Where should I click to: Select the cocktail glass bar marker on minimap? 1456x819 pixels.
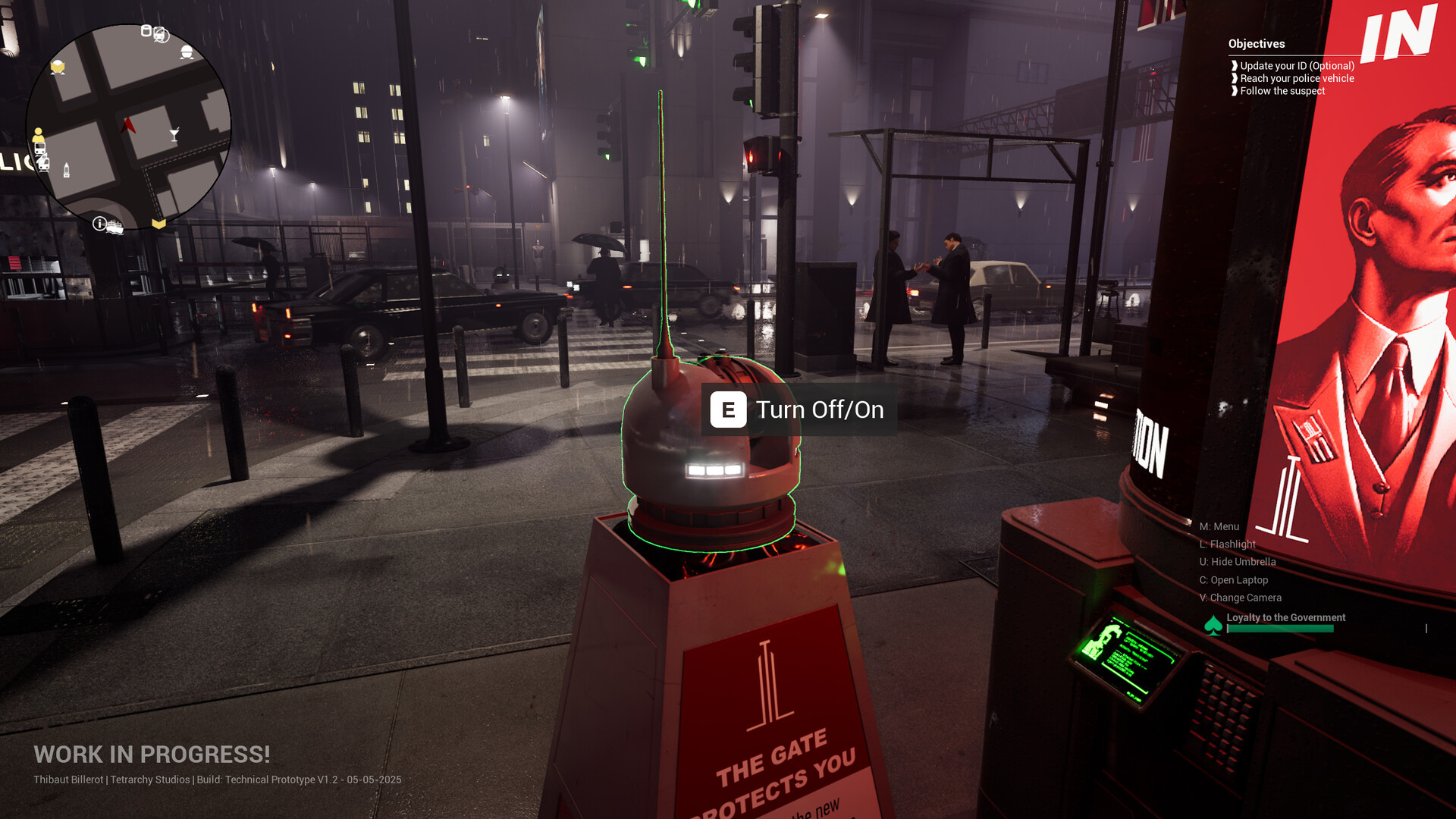coord(174,135)
